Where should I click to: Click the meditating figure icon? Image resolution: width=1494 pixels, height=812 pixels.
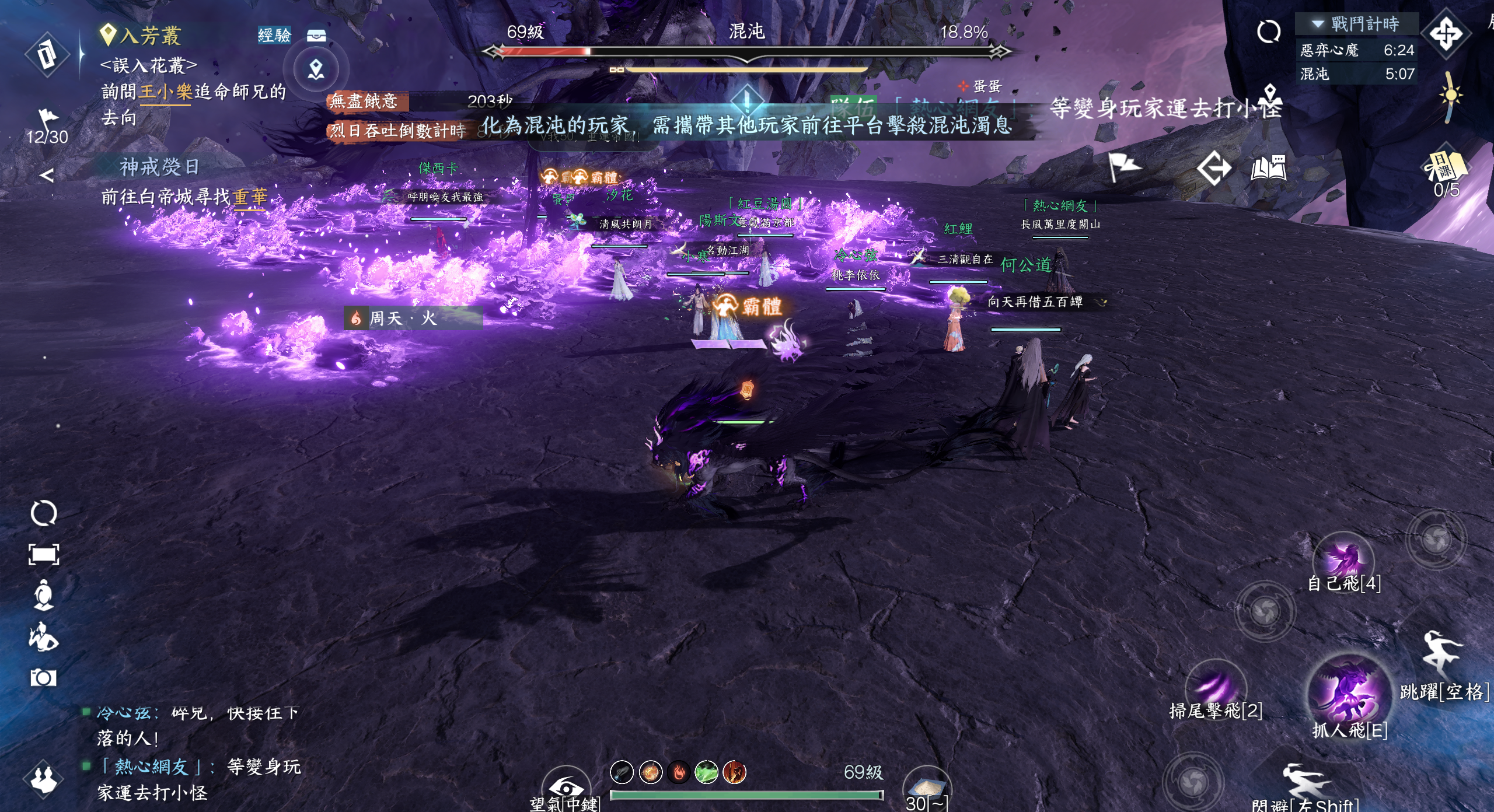(43, 595)
